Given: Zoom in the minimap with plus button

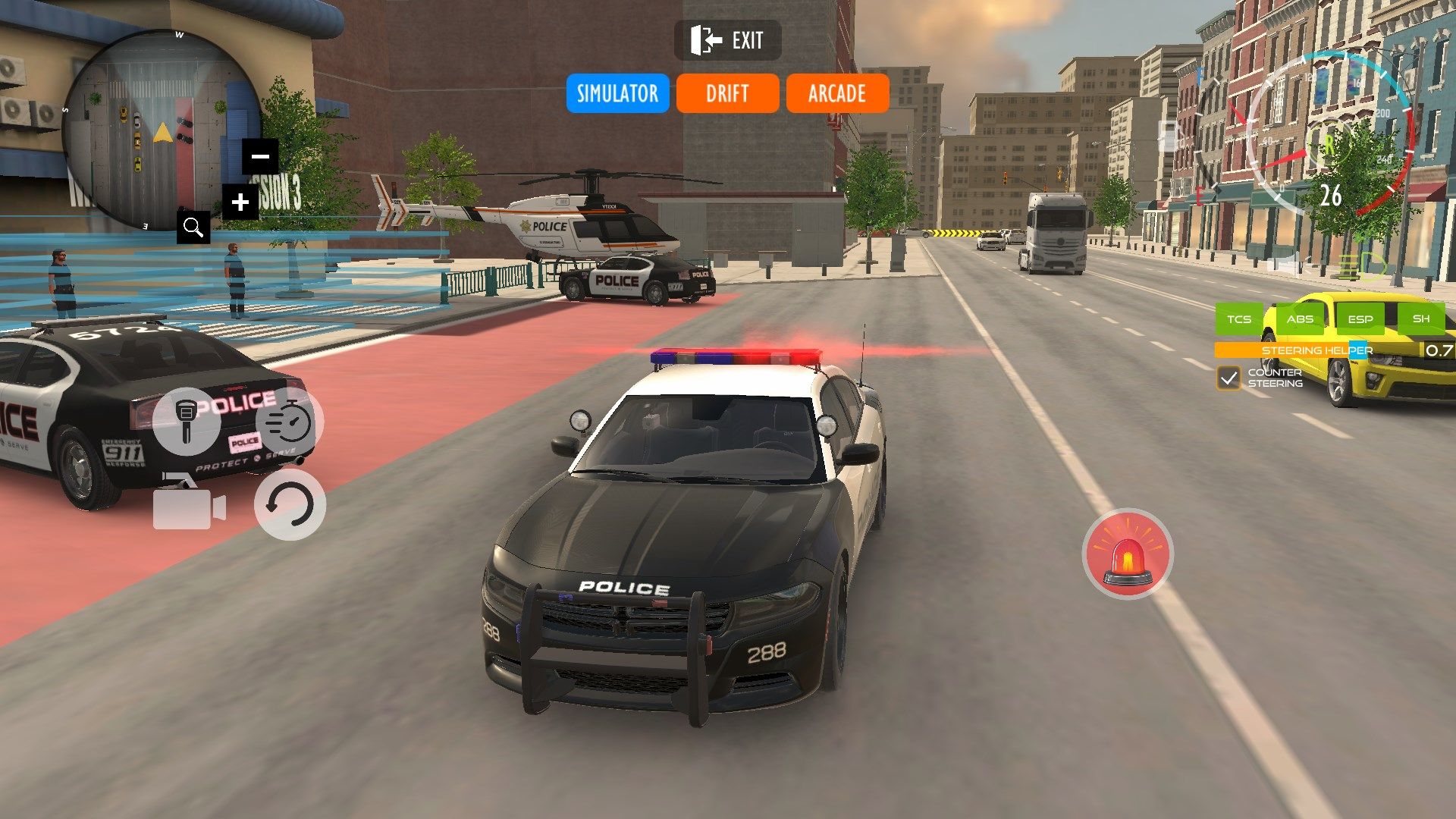Looking at the screenshot, I should 240,202.
